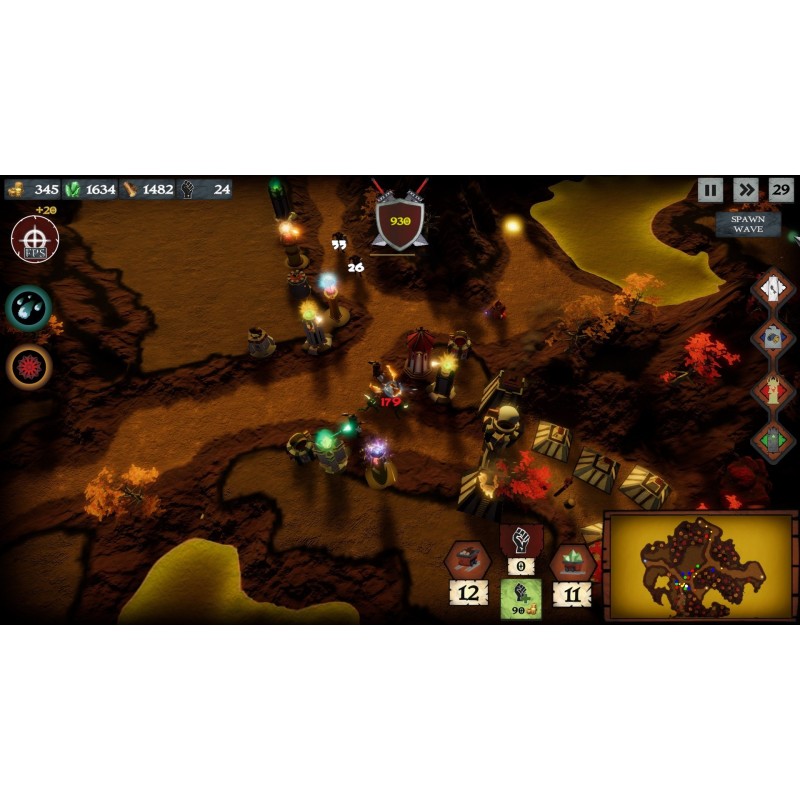Choose the red tower build category
Image resolution: width=800 pixels, height=800 pixels.
click(x=773, y=390)
